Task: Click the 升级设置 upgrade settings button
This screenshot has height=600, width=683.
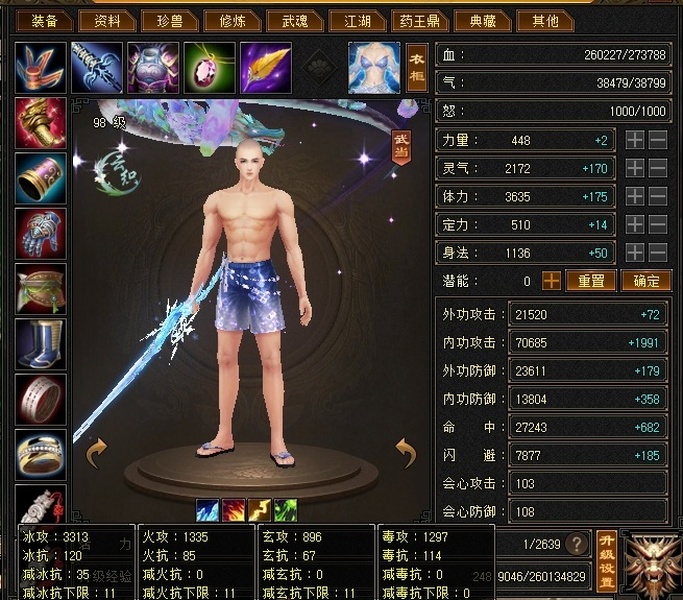Action: click(x=606, y=561)
